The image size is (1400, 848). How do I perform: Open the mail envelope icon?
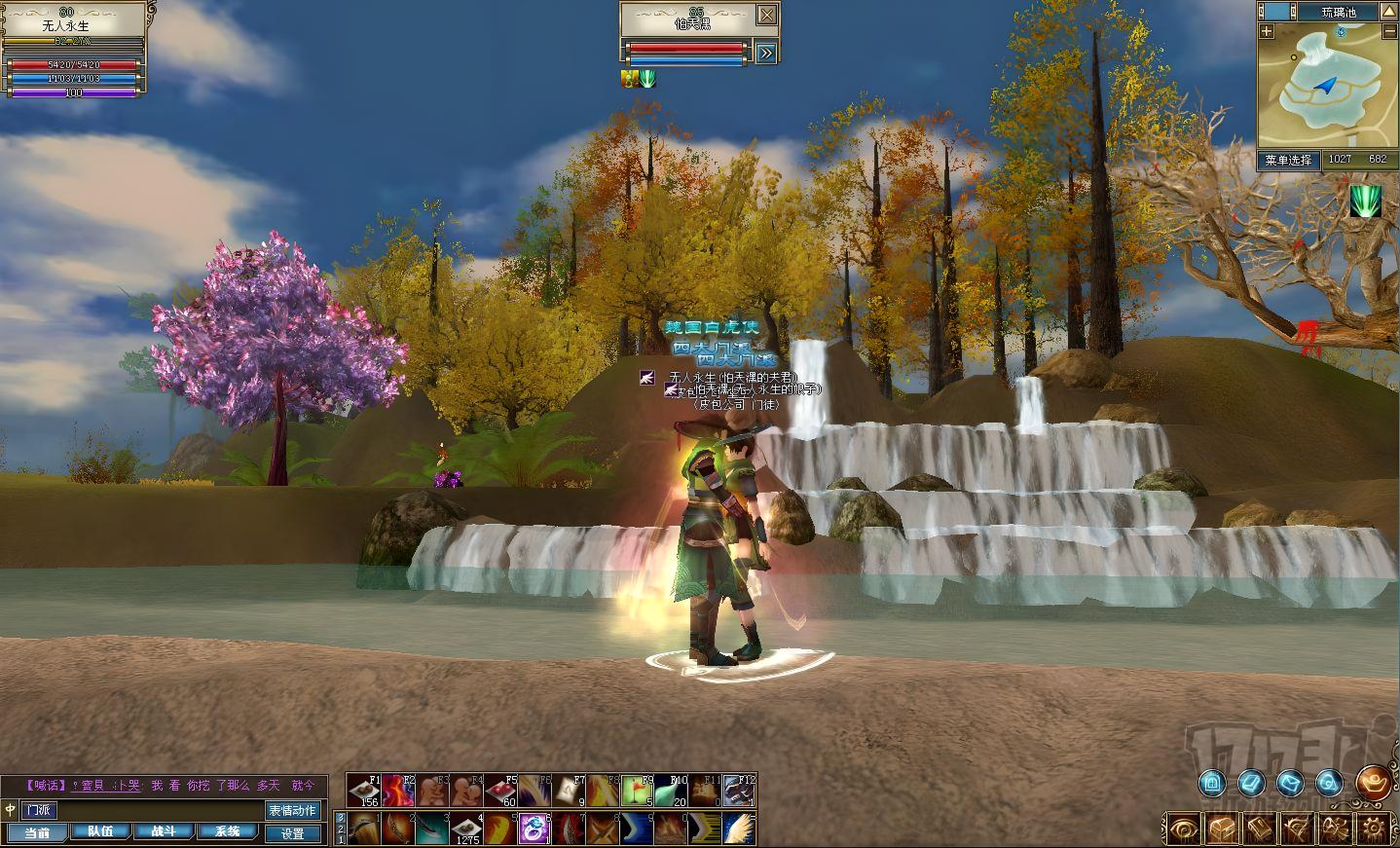[x=1290, y=782]
